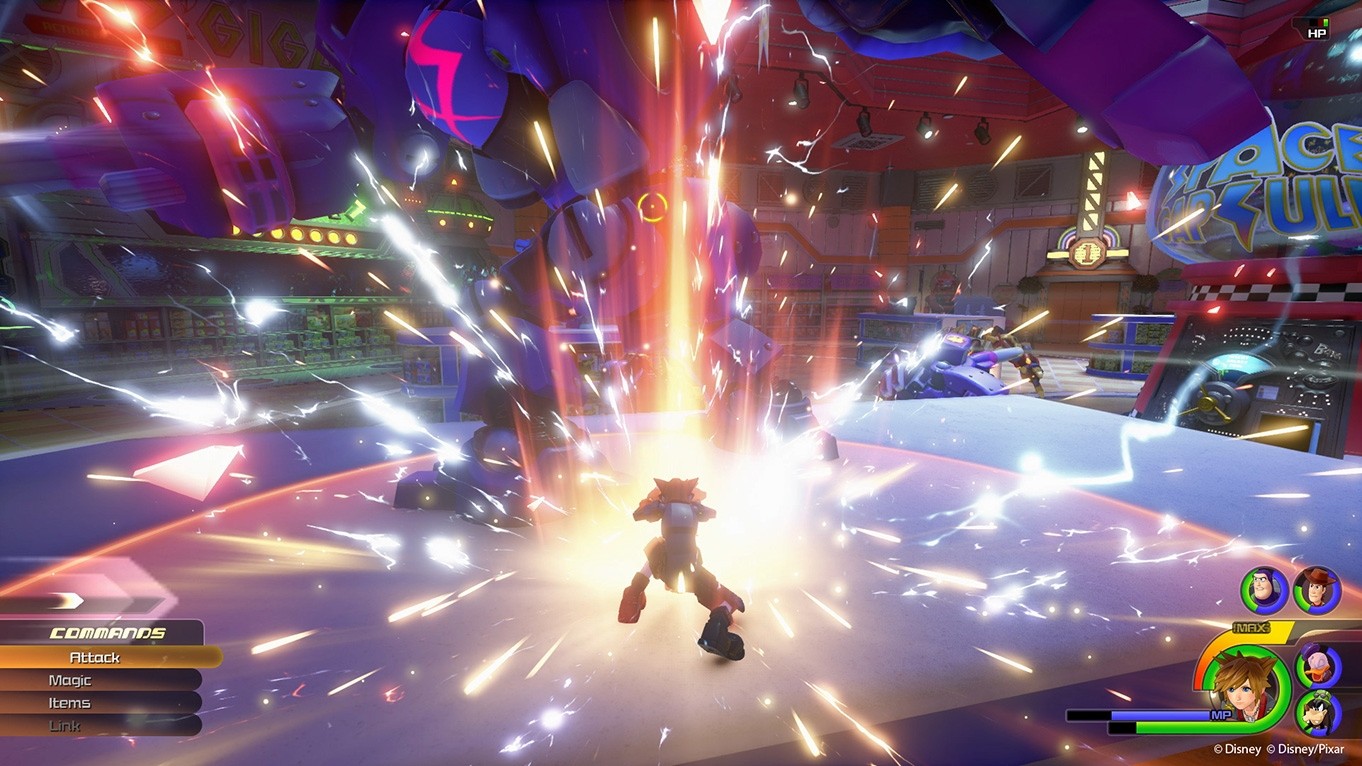The height and width of the screenshot is (766, 1362).
Task: Click the Disney copyright text
Action: pyautogui.click(x=1238, y=747)
